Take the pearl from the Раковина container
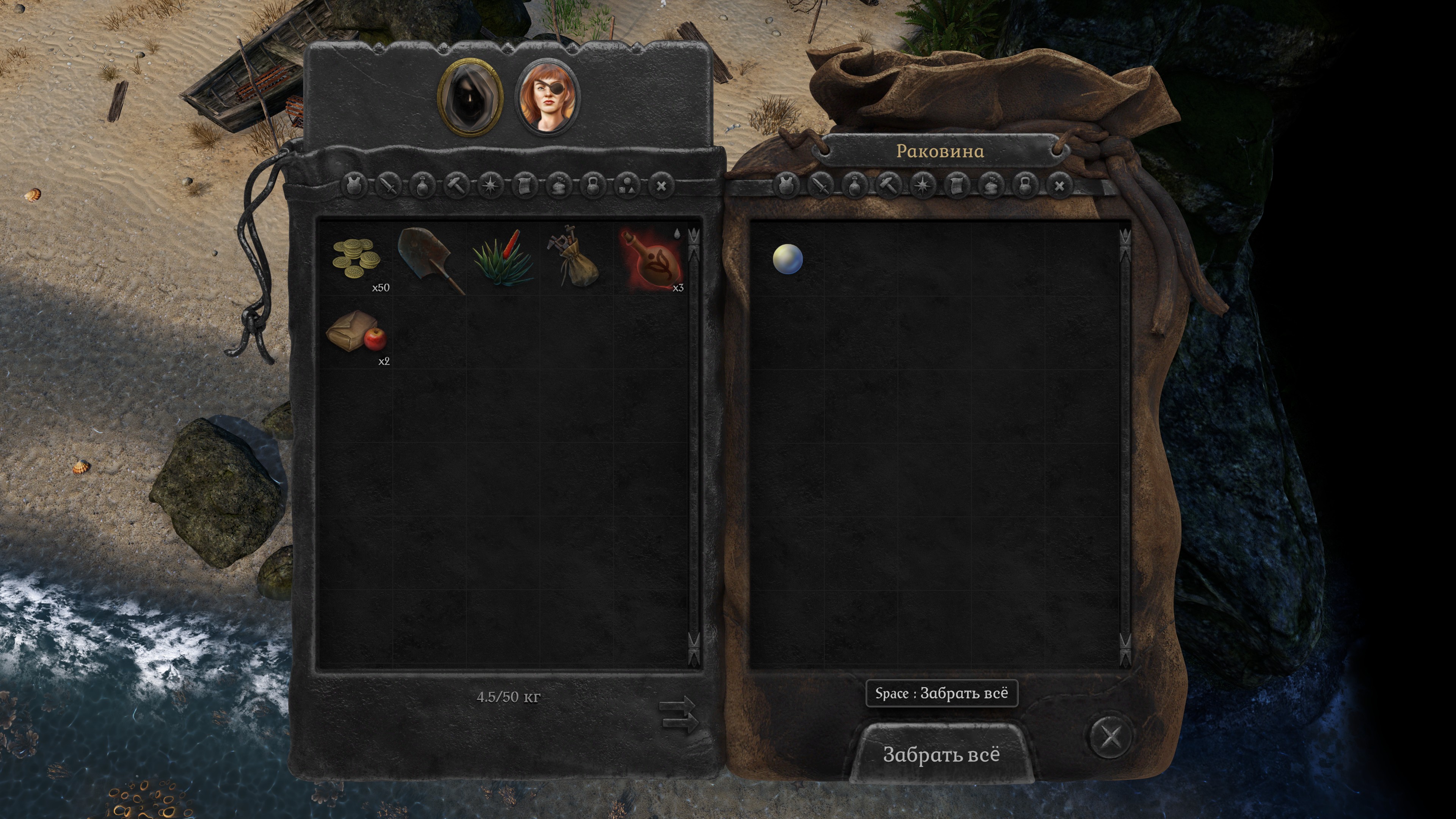The width and height of the screenshot is (1456, 819). (788, 259)
